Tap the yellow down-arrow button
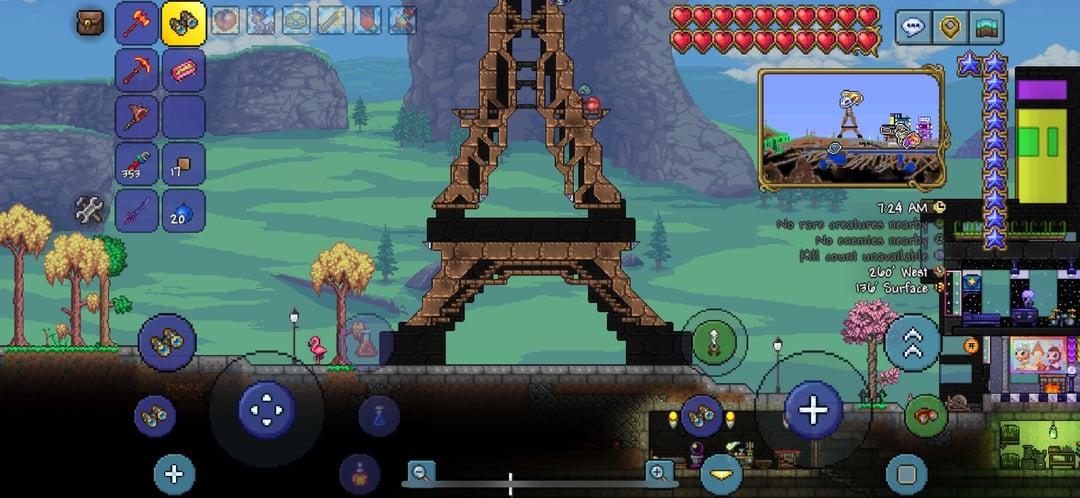Screen dimensions: 1080x498 click(721, 473)
